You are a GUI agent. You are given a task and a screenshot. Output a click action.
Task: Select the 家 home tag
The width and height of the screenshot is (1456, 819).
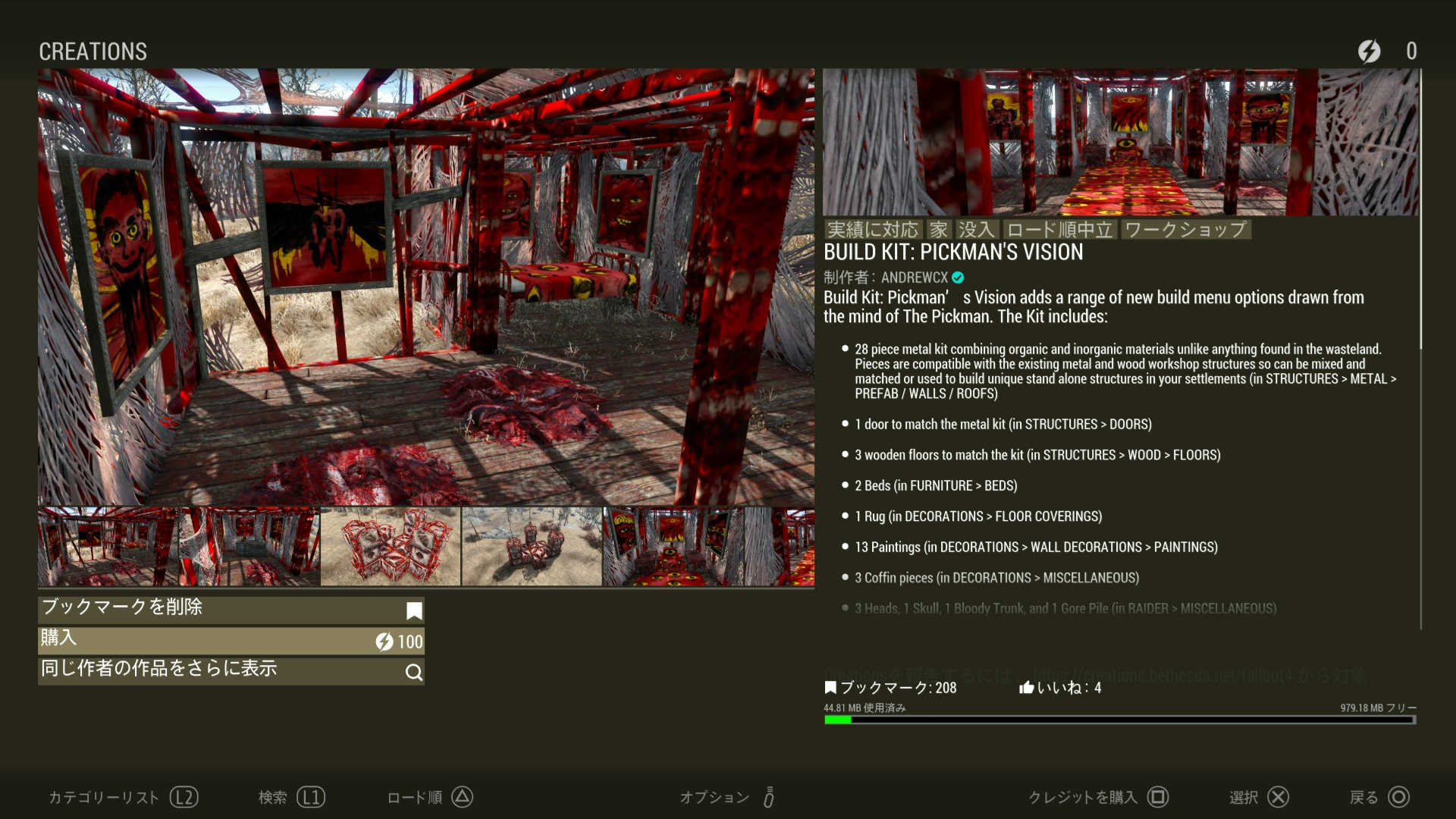[x=939, y=230]
